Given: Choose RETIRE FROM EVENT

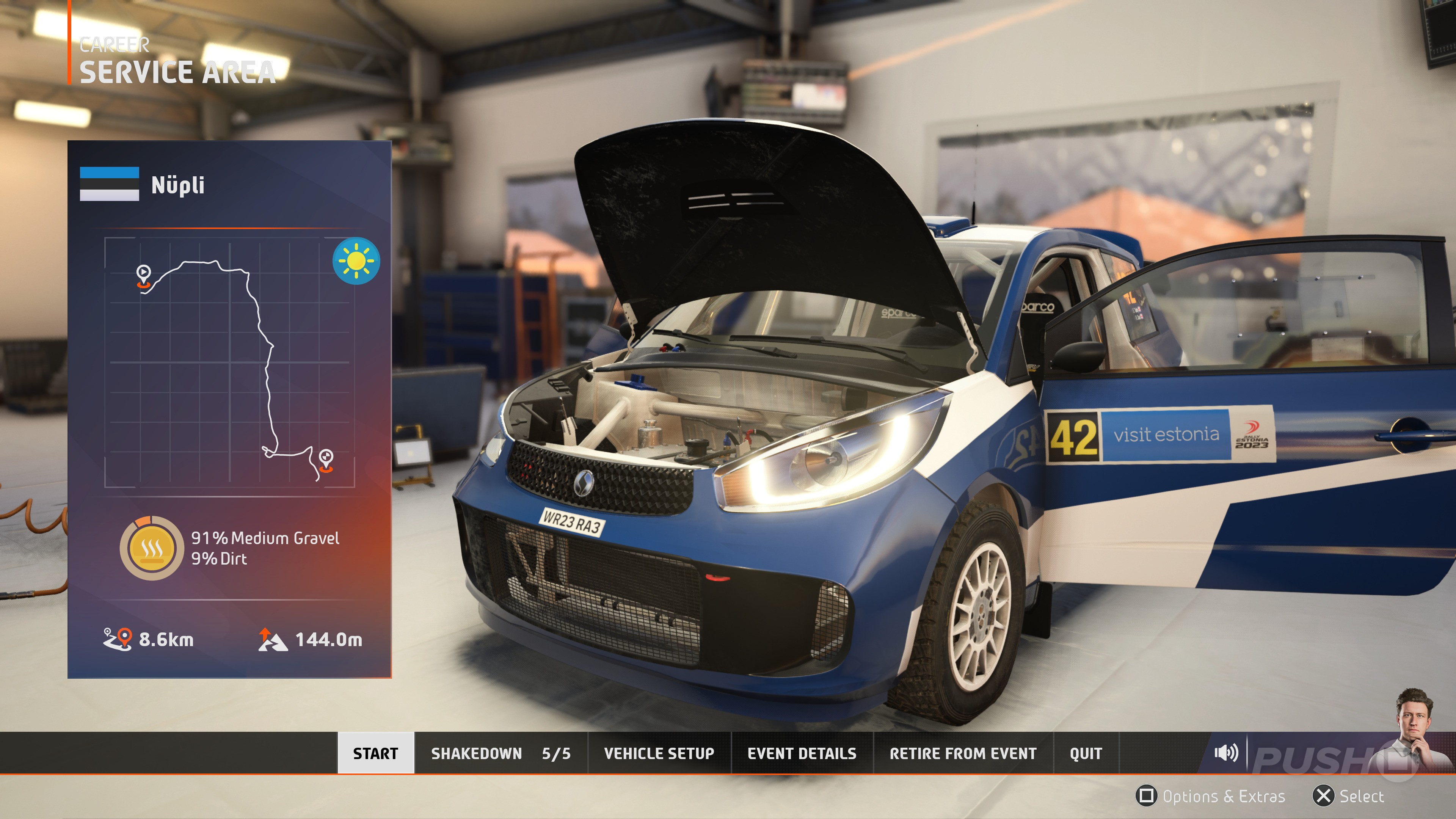Looking at the screenshot, I should [x=963, y=753].
